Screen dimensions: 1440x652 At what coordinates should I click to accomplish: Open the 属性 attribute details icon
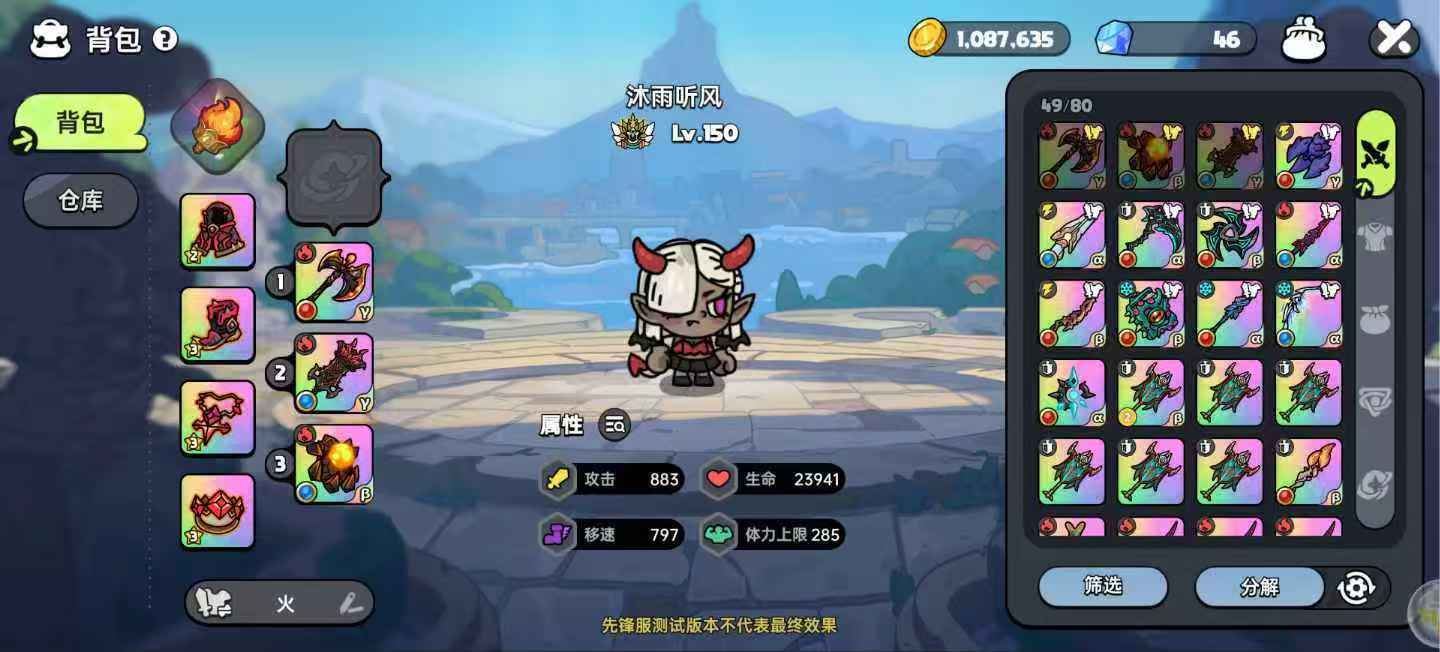pyautogui.click(x=615, y=425)
